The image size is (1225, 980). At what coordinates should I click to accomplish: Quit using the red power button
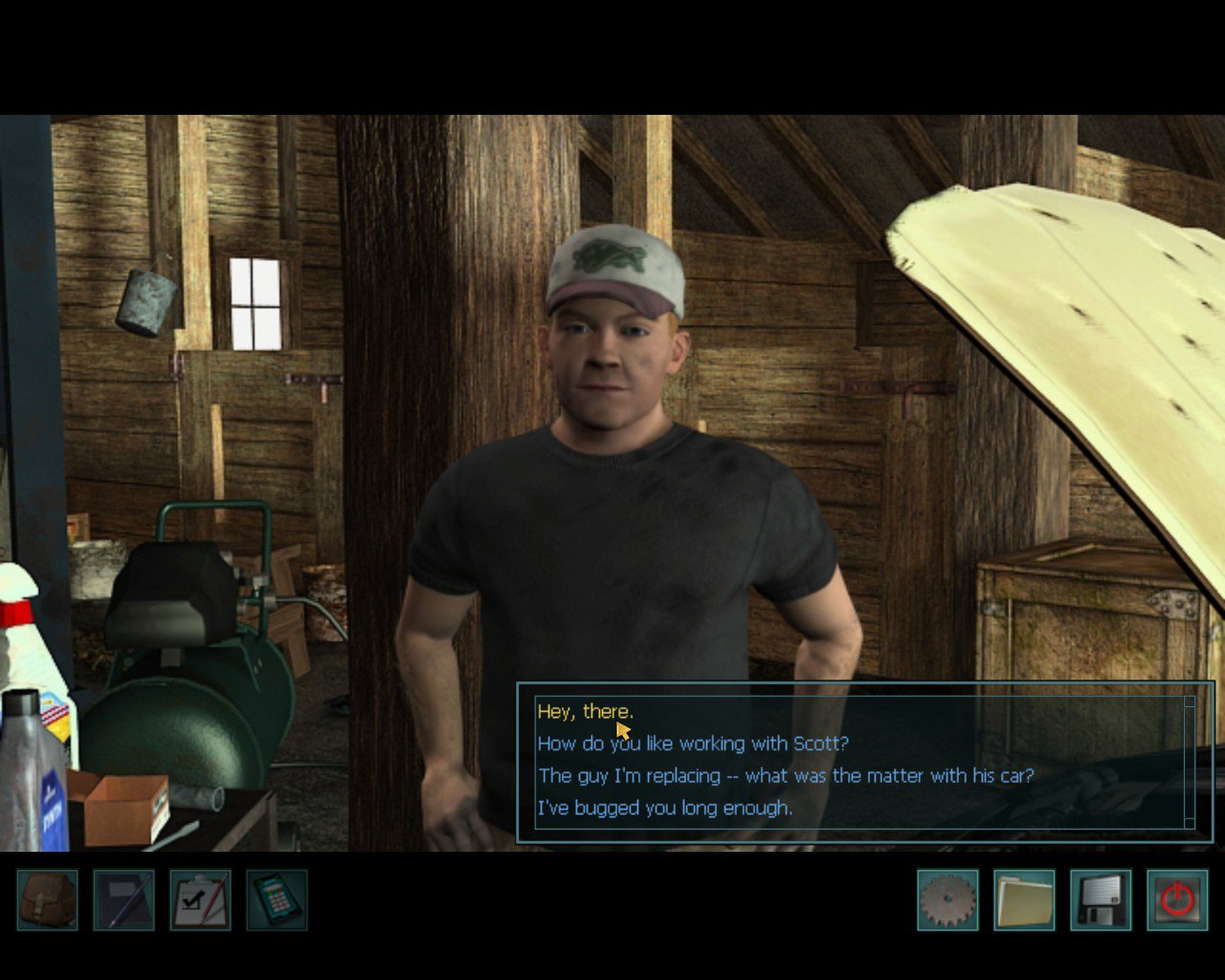1177,900
